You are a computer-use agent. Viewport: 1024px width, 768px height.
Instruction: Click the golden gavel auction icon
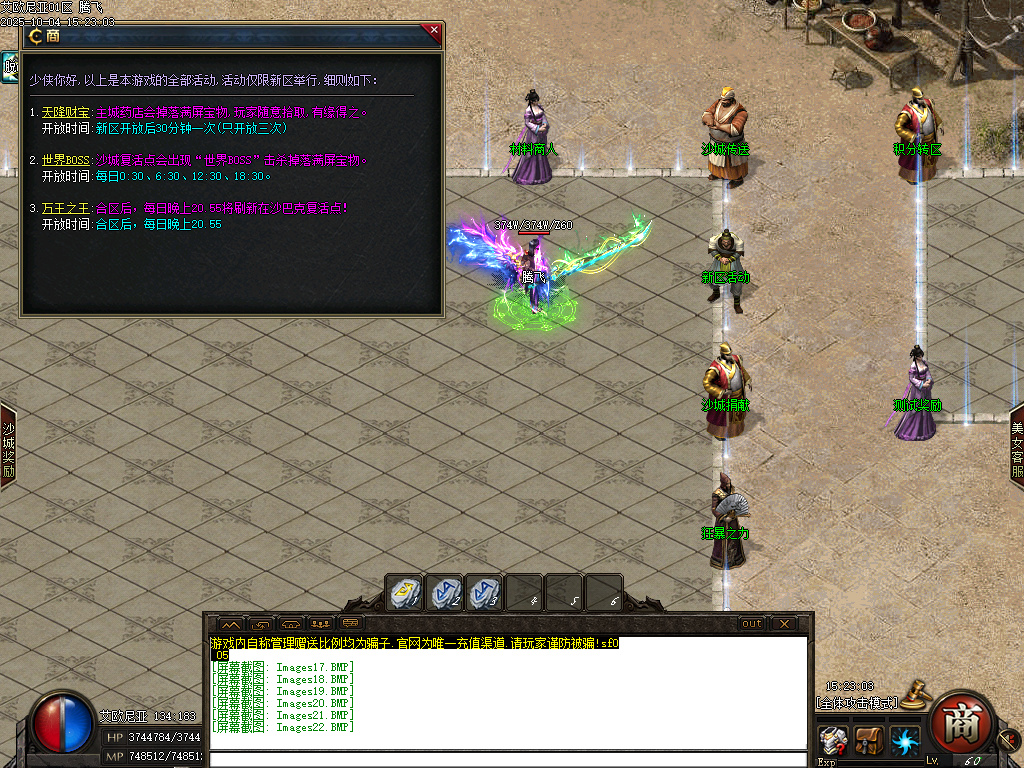tap(912, 693)
